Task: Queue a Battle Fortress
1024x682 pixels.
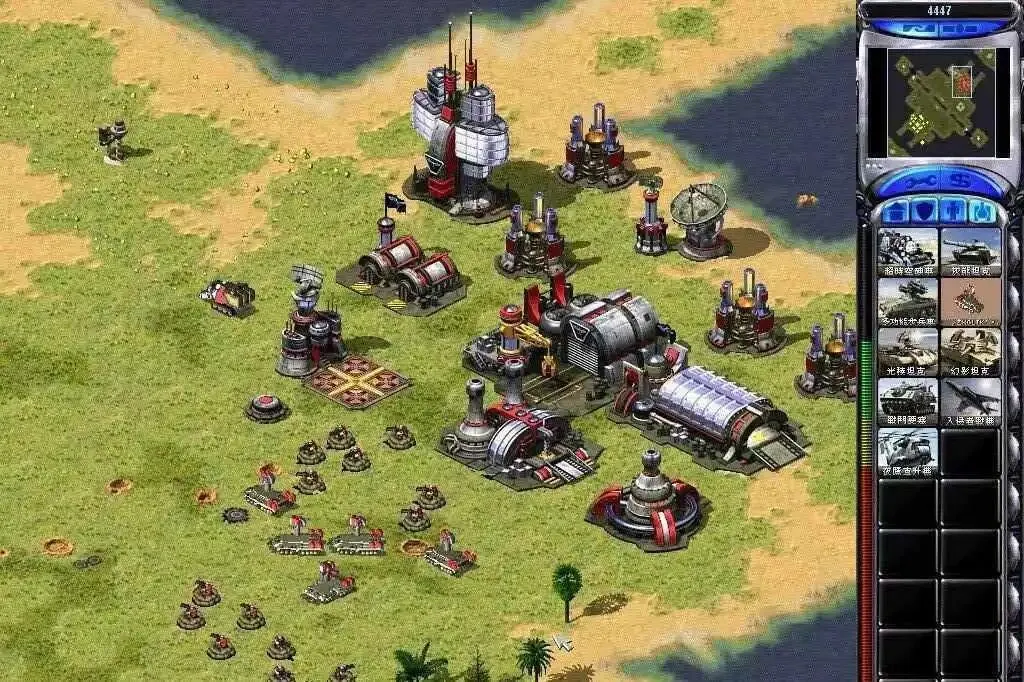Action: (907, 402)
